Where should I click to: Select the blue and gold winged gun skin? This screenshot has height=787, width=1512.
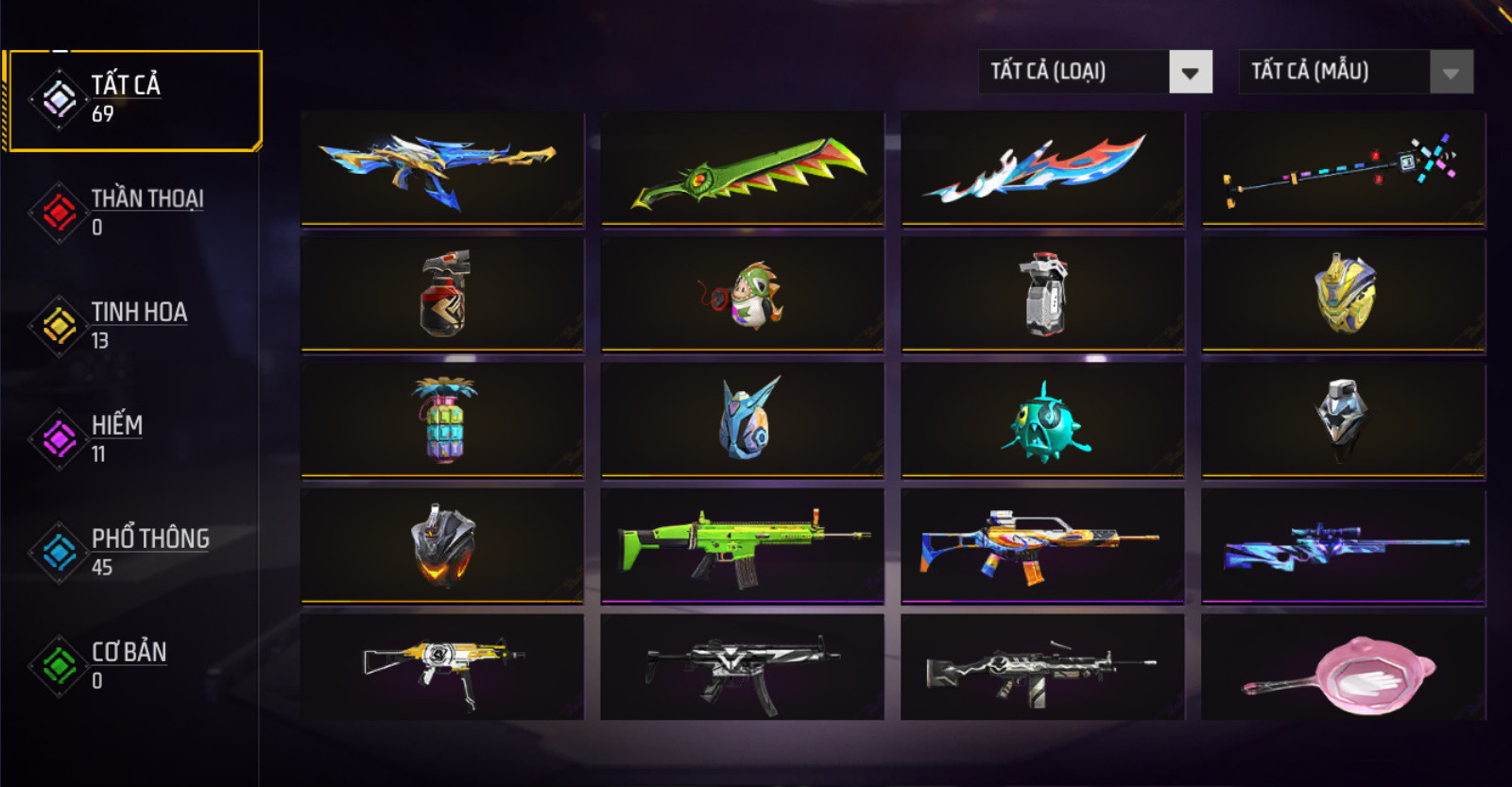(x=442, y=169)
